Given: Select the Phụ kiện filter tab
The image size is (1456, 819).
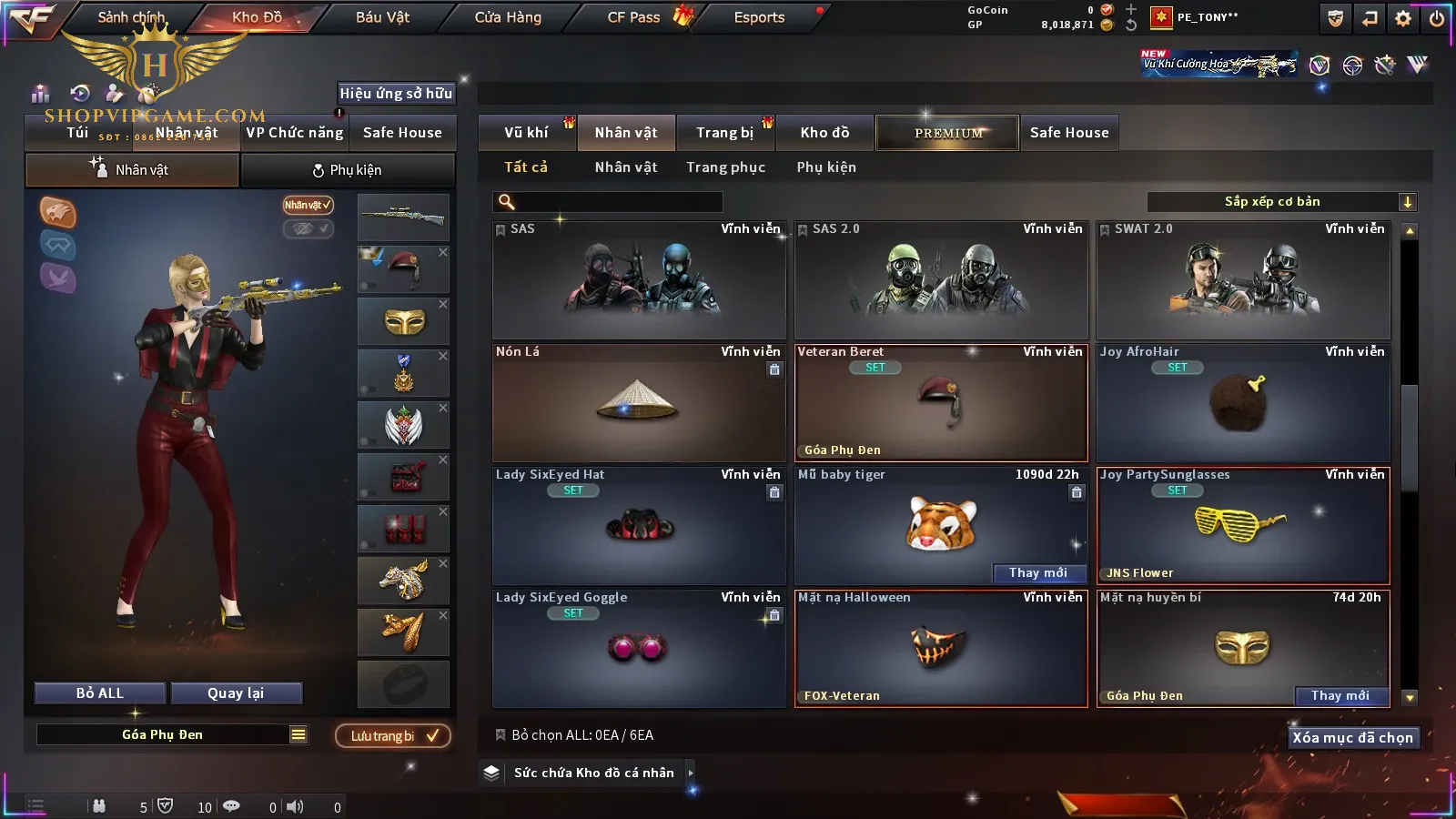Looking at the screenshot, I should pyautogui.click(x=826, y=167).
